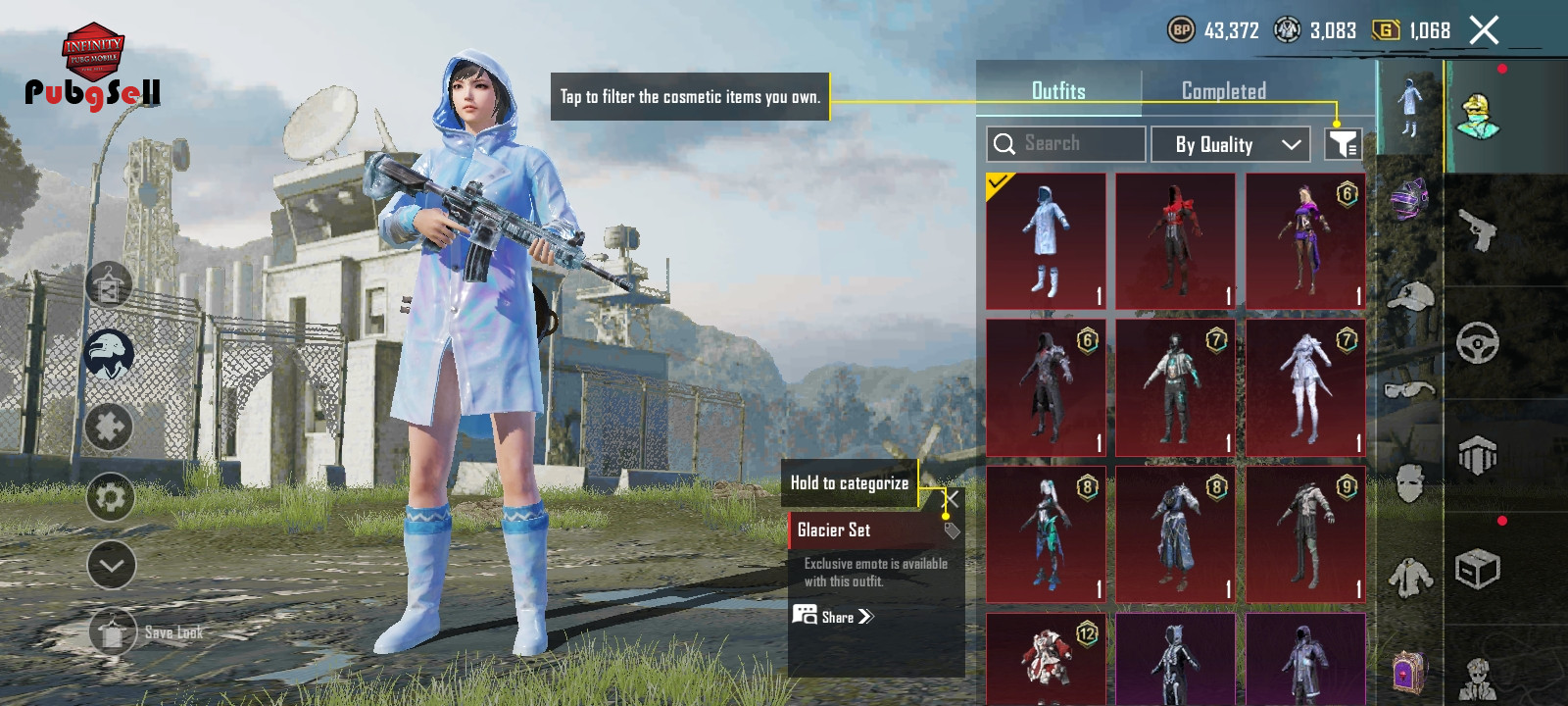Image resolution: width=1568 pixels, height=706 pixels.
Task: Close the Glacier Set info popup
Action: coord(951,499)
